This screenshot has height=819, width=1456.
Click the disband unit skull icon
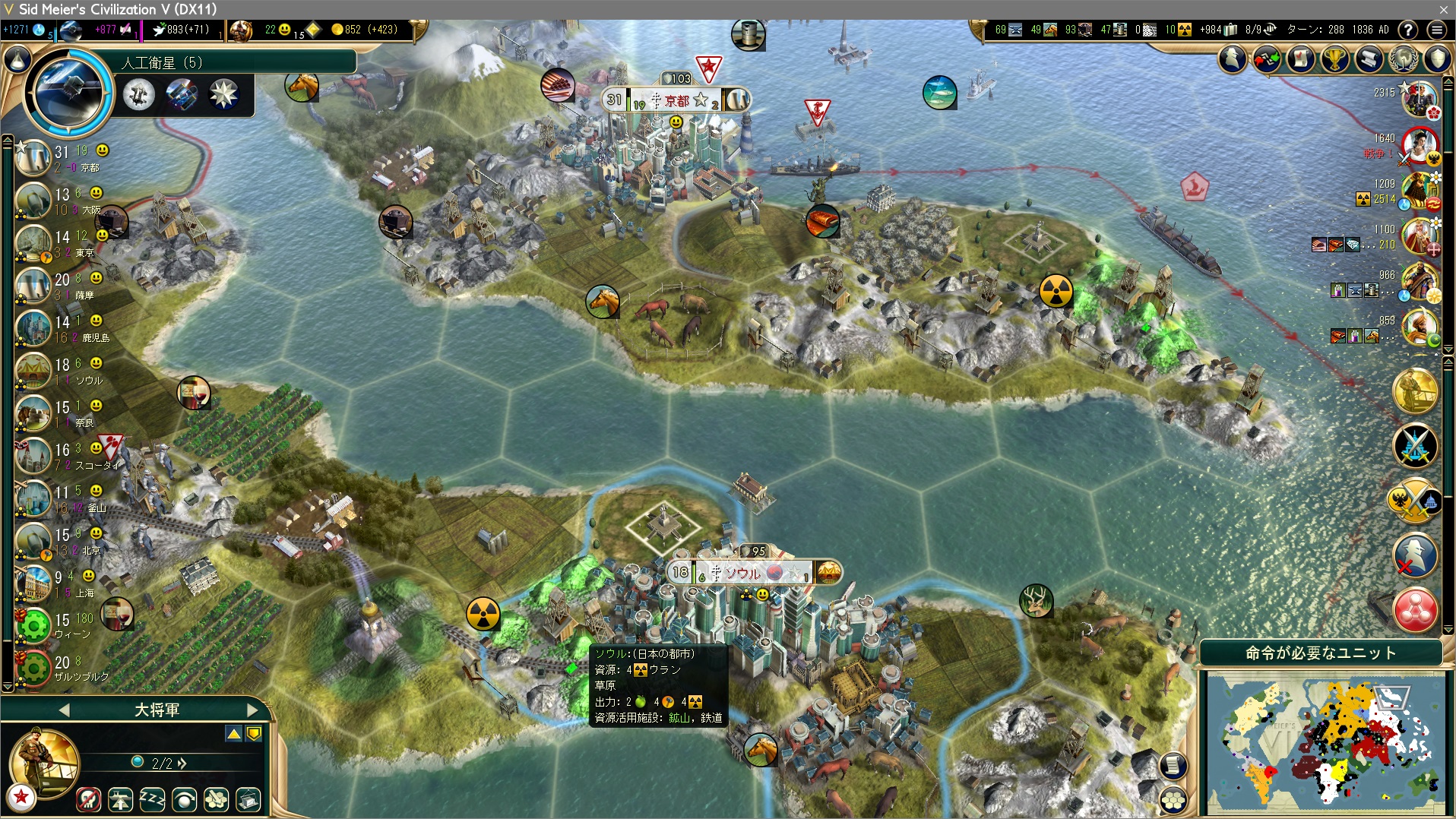click(x=89, y=799)
